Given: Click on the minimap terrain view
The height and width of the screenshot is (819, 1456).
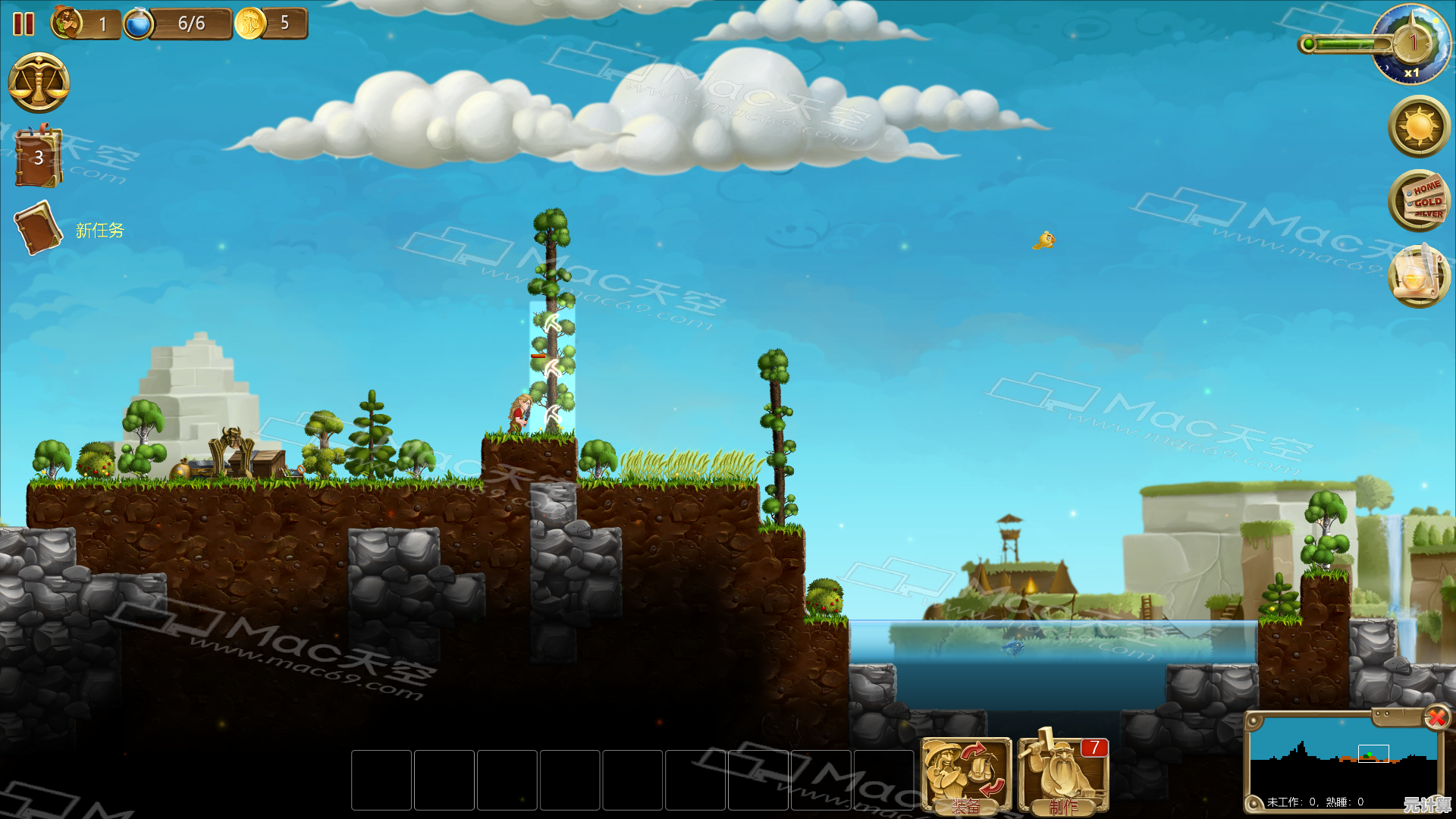Looking at the screenshot, I should coord(1342,755).
